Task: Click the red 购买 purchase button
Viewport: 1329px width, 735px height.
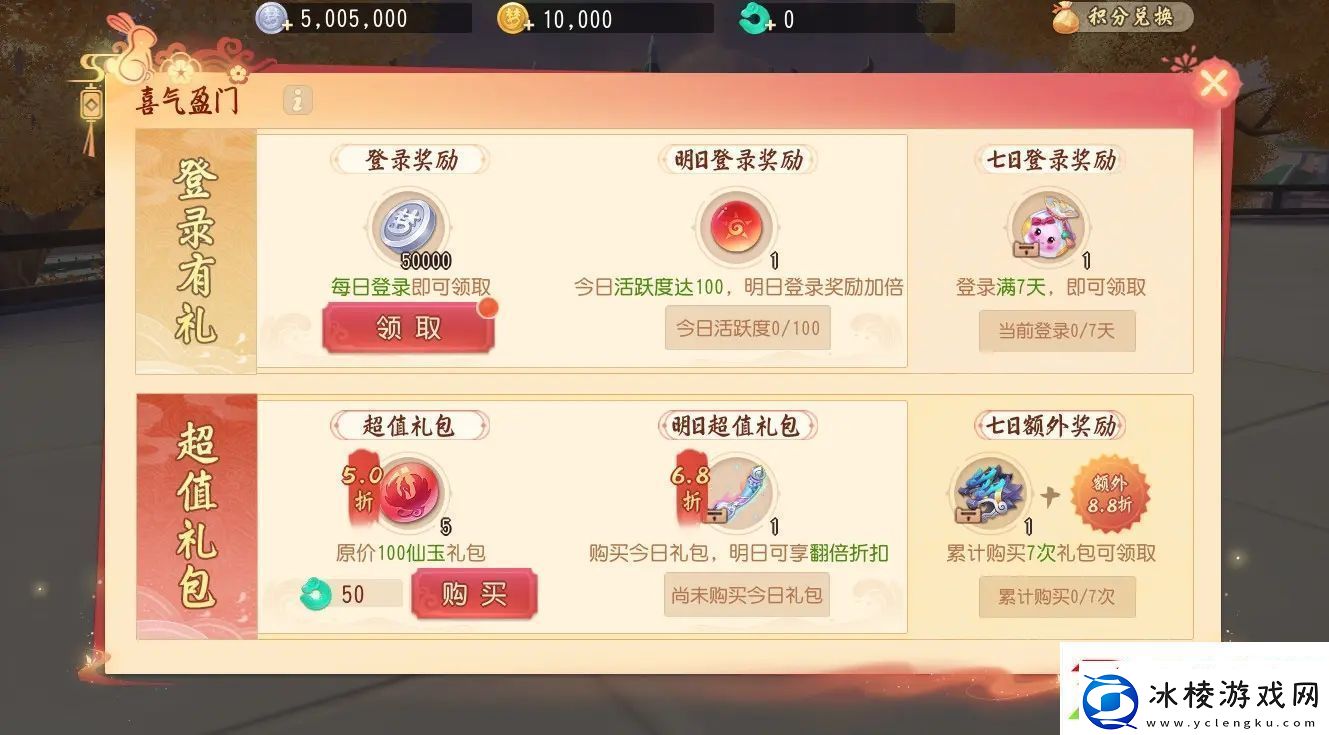Action: point(475,594)
